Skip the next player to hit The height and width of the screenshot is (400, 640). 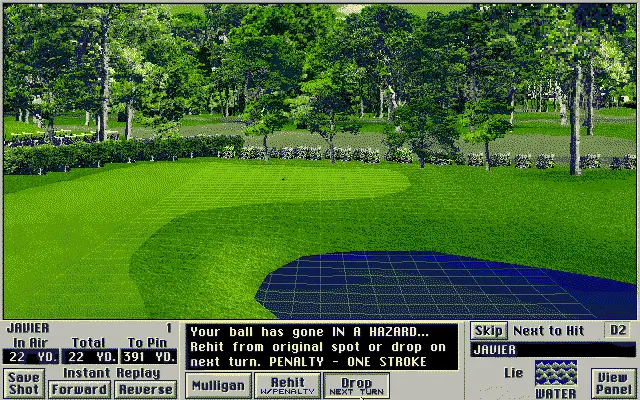tap(488, 330)
